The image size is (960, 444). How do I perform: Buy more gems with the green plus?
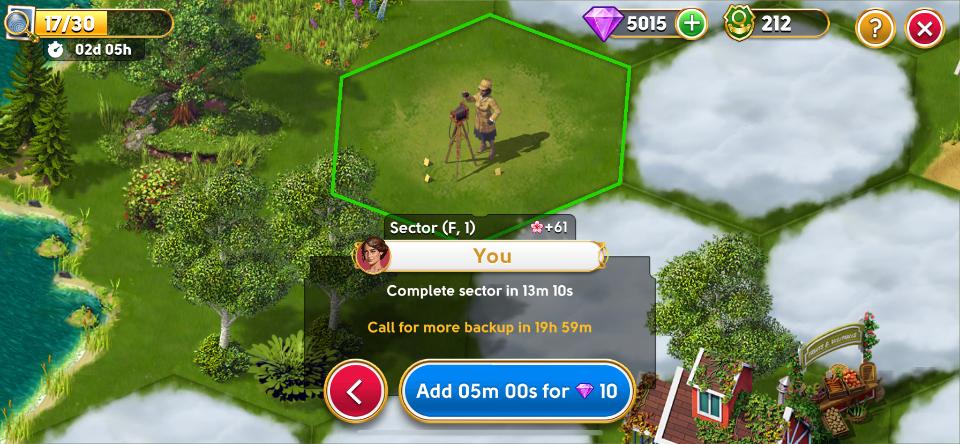(691, 23)
